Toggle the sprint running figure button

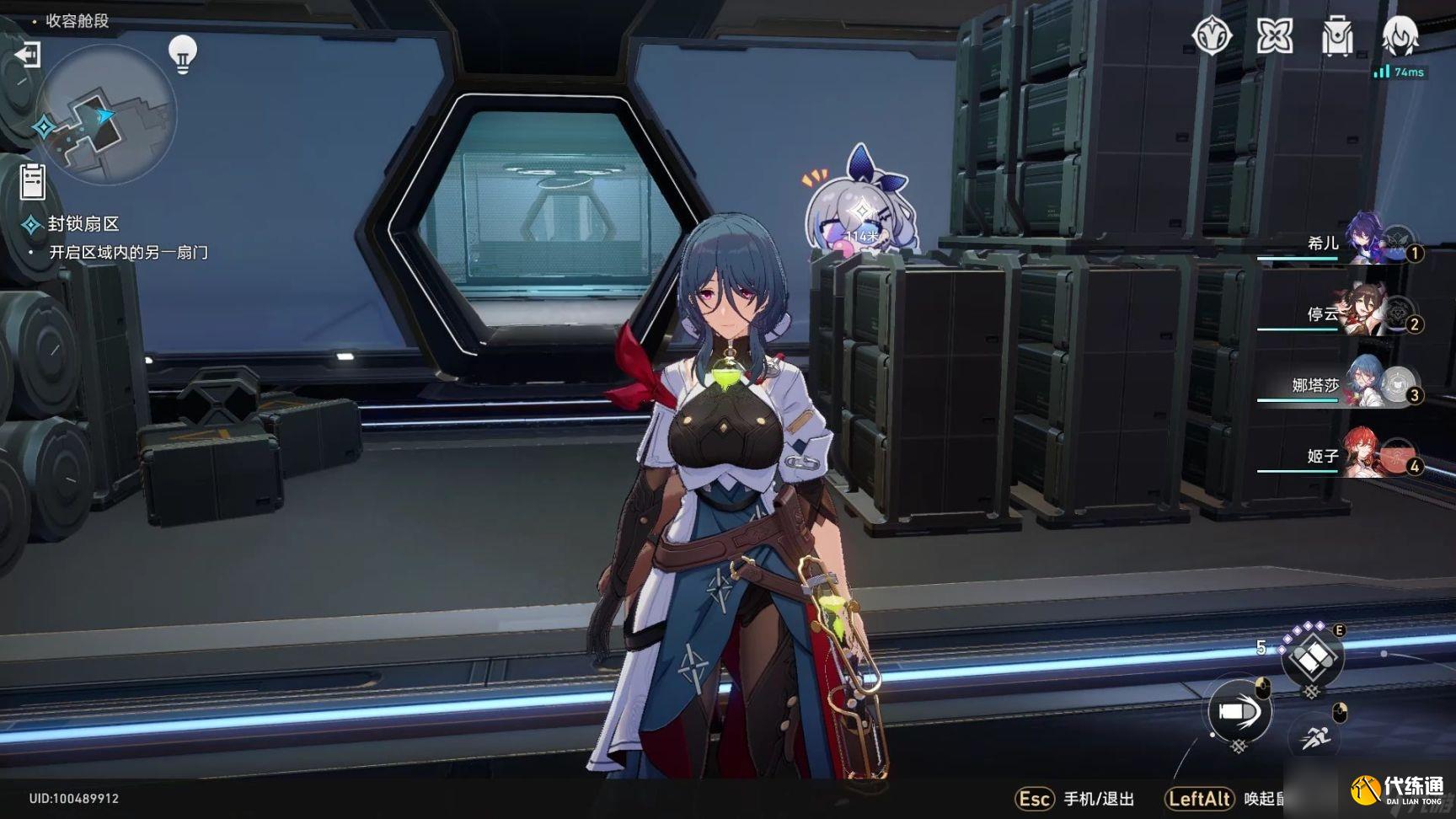(x=1314, y=738)
